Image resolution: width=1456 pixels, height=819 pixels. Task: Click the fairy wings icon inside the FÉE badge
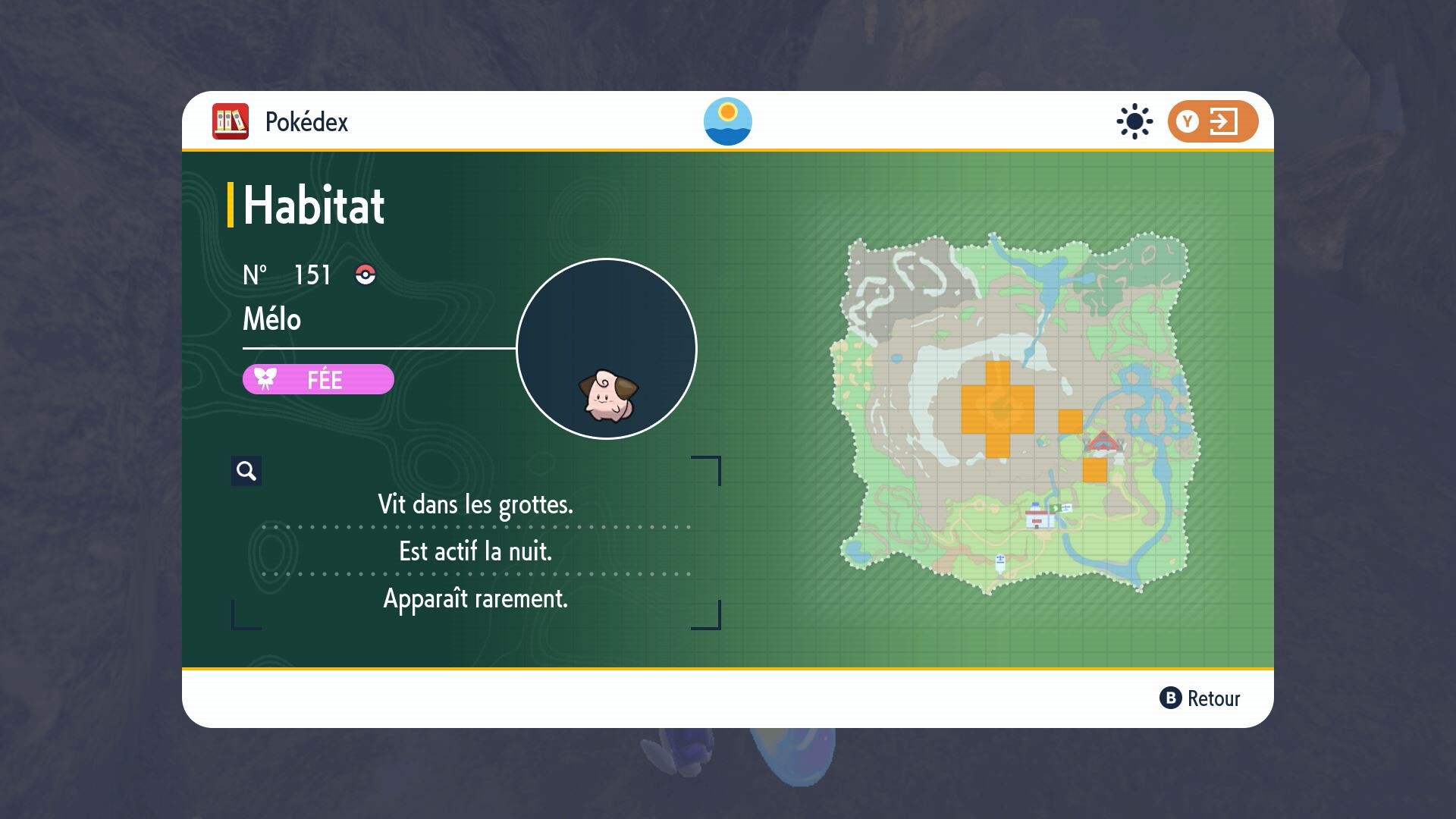(264, 379)
